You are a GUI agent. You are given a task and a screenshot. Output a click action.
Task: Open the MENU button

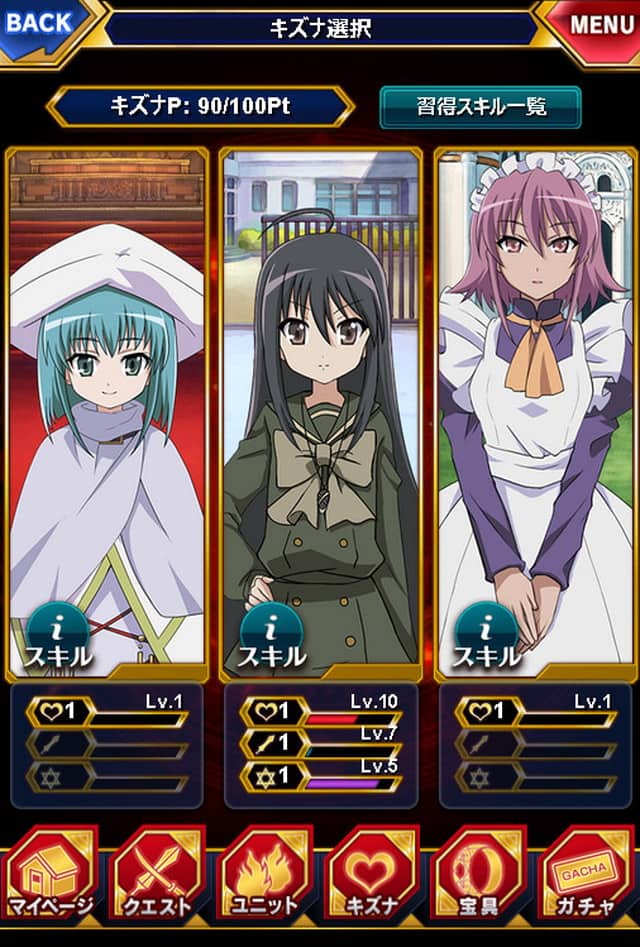click(596, 22)
